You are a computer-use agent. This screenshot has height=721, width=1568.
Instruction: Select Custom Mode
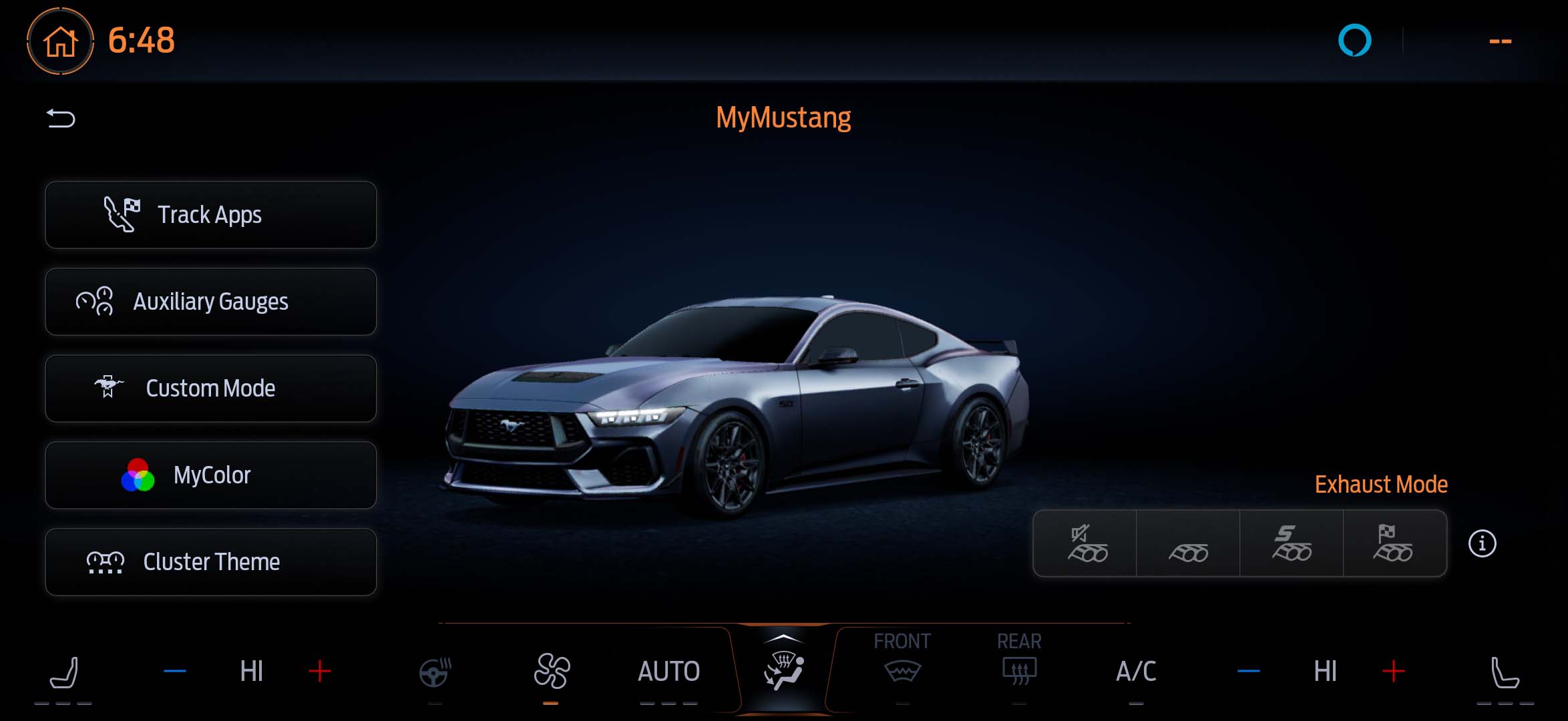click(210, 389)
